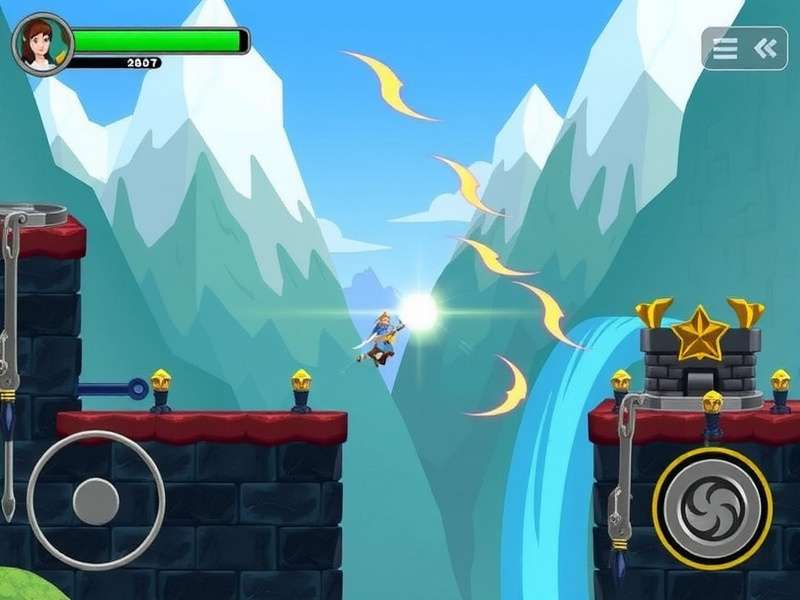Viewport: 800px width, 600px height.
Task: Select the heroine portrait icon
Action: (42, 43)
